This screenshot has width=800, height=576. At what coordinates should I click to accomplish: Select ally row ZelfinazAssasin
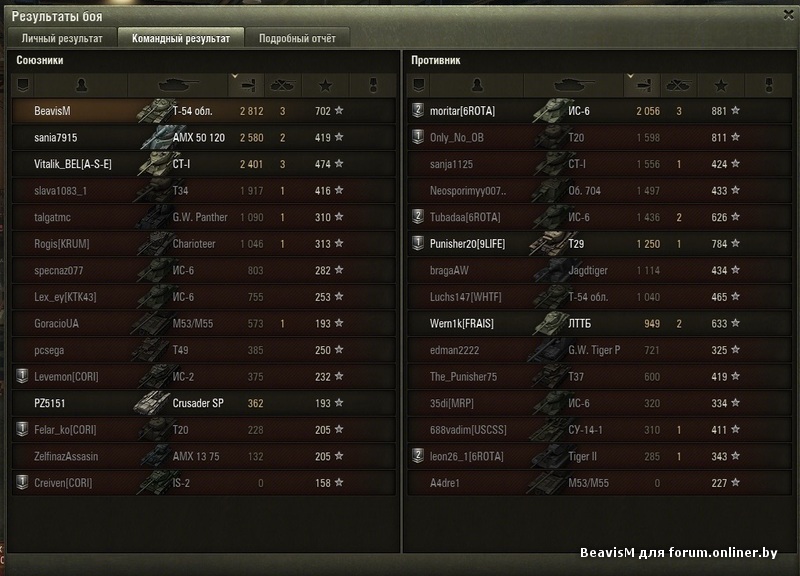204,456
